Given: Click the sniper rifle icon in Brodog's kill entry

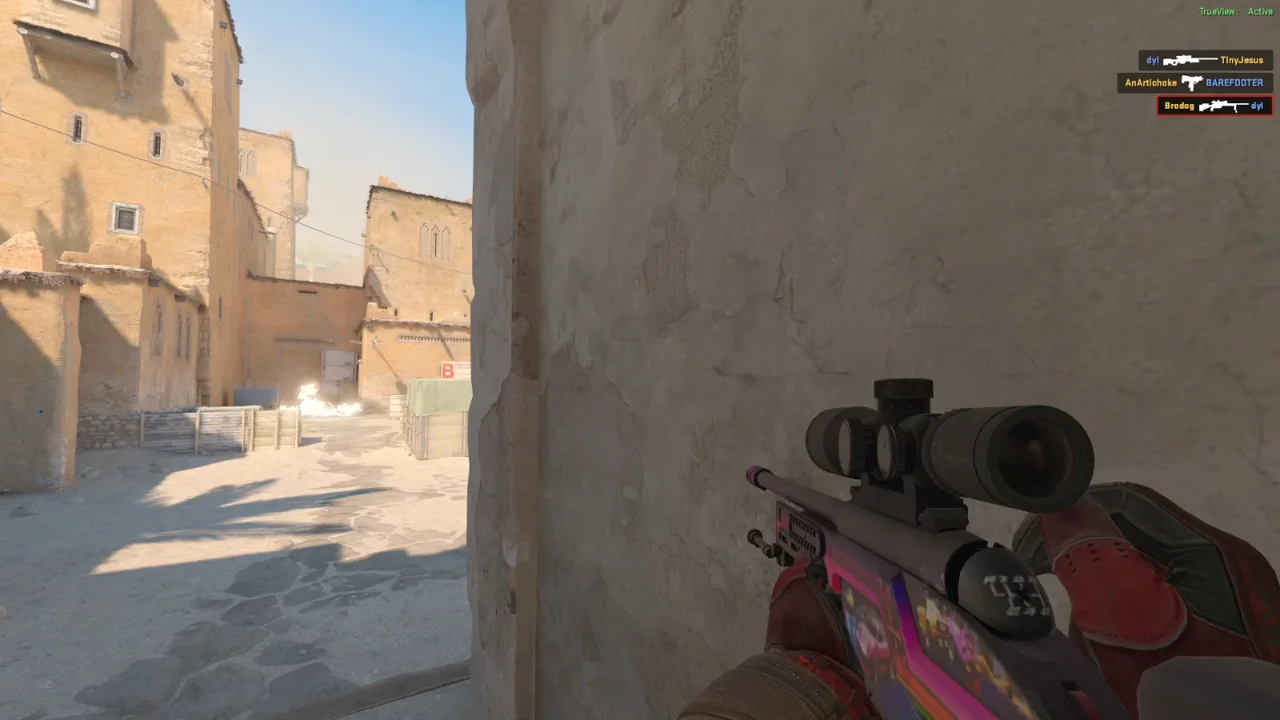Looking at the screenshot, I should [x=1220, y=106].
